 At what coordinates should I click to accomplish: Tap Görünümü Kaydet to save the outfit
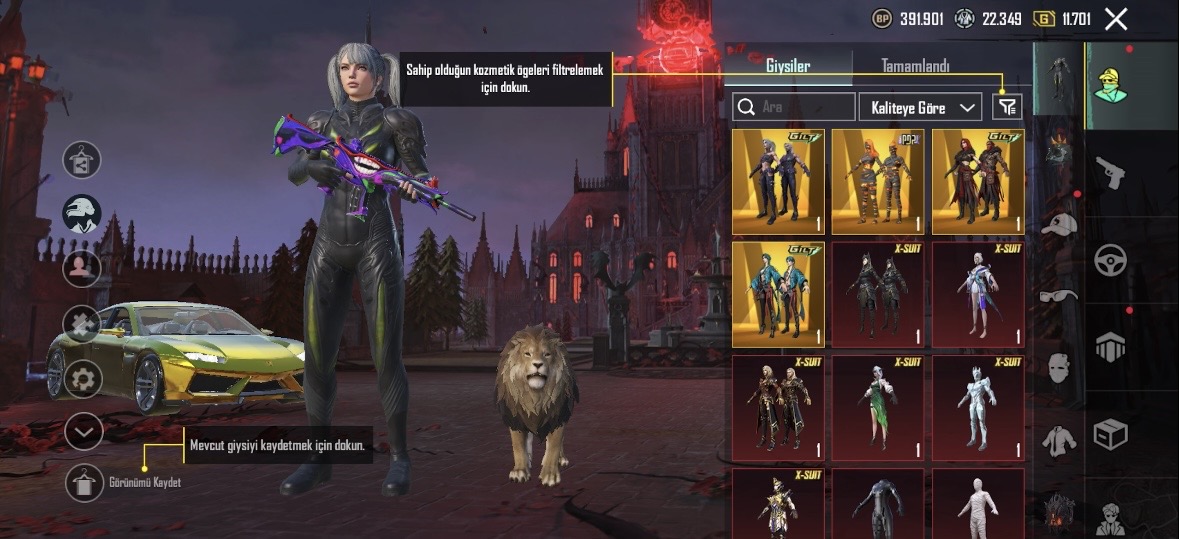85,483
